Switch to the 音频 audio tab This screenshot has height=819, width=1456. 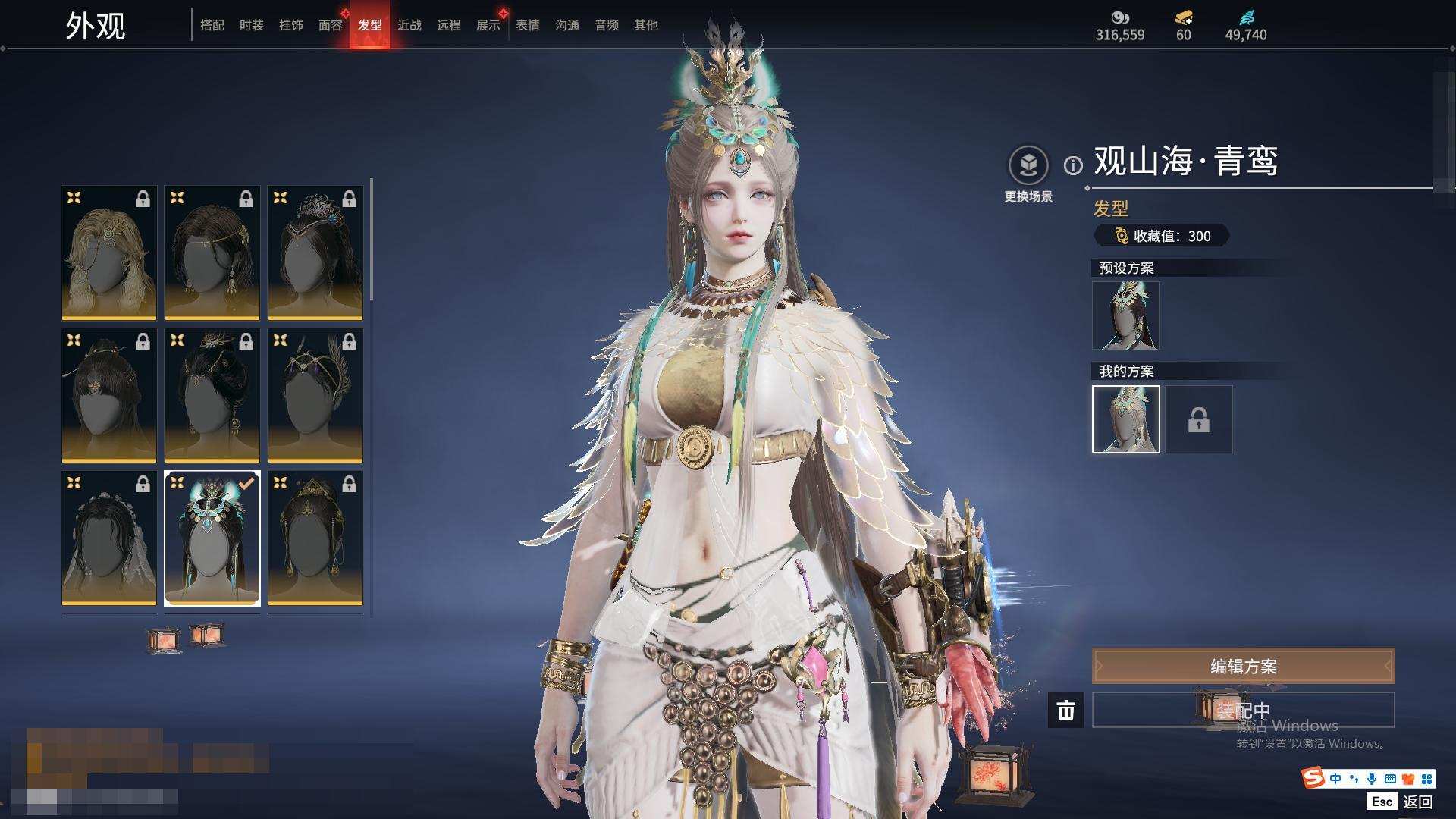[607, 25]
